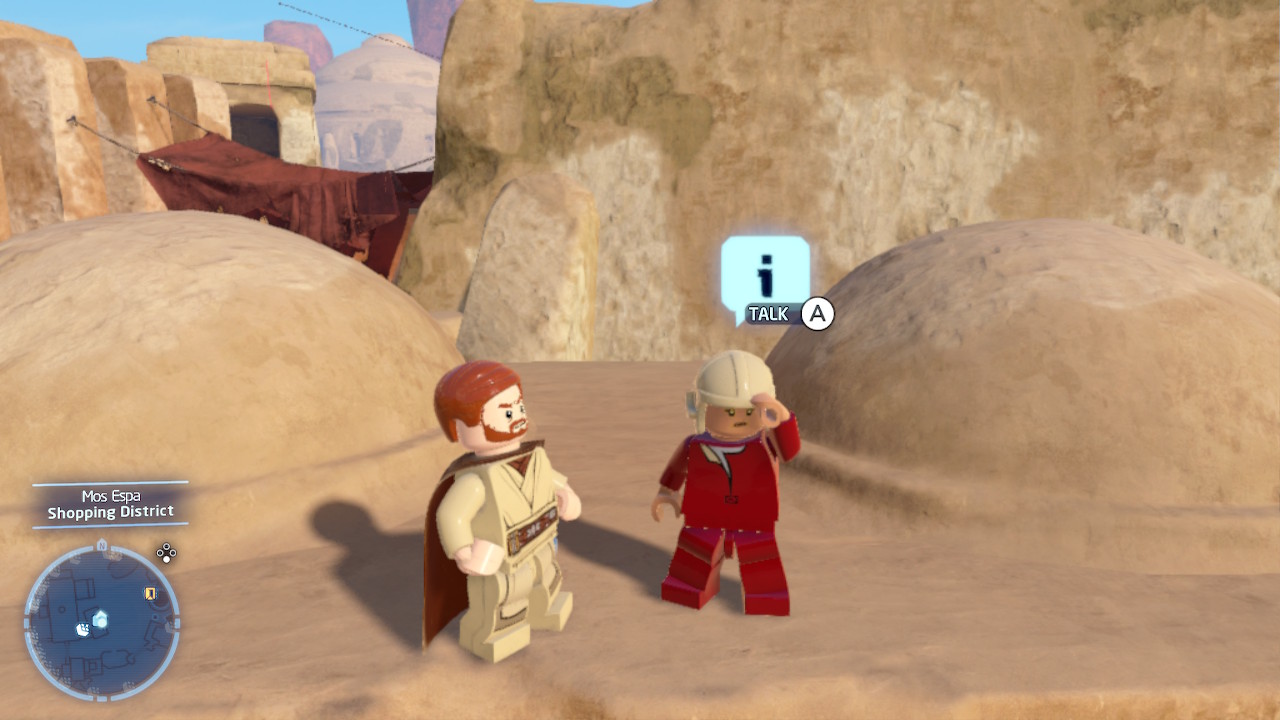Click the Mos Espa title text
This screenshot has width=1280, height=720.
click(x=113, y=495)
